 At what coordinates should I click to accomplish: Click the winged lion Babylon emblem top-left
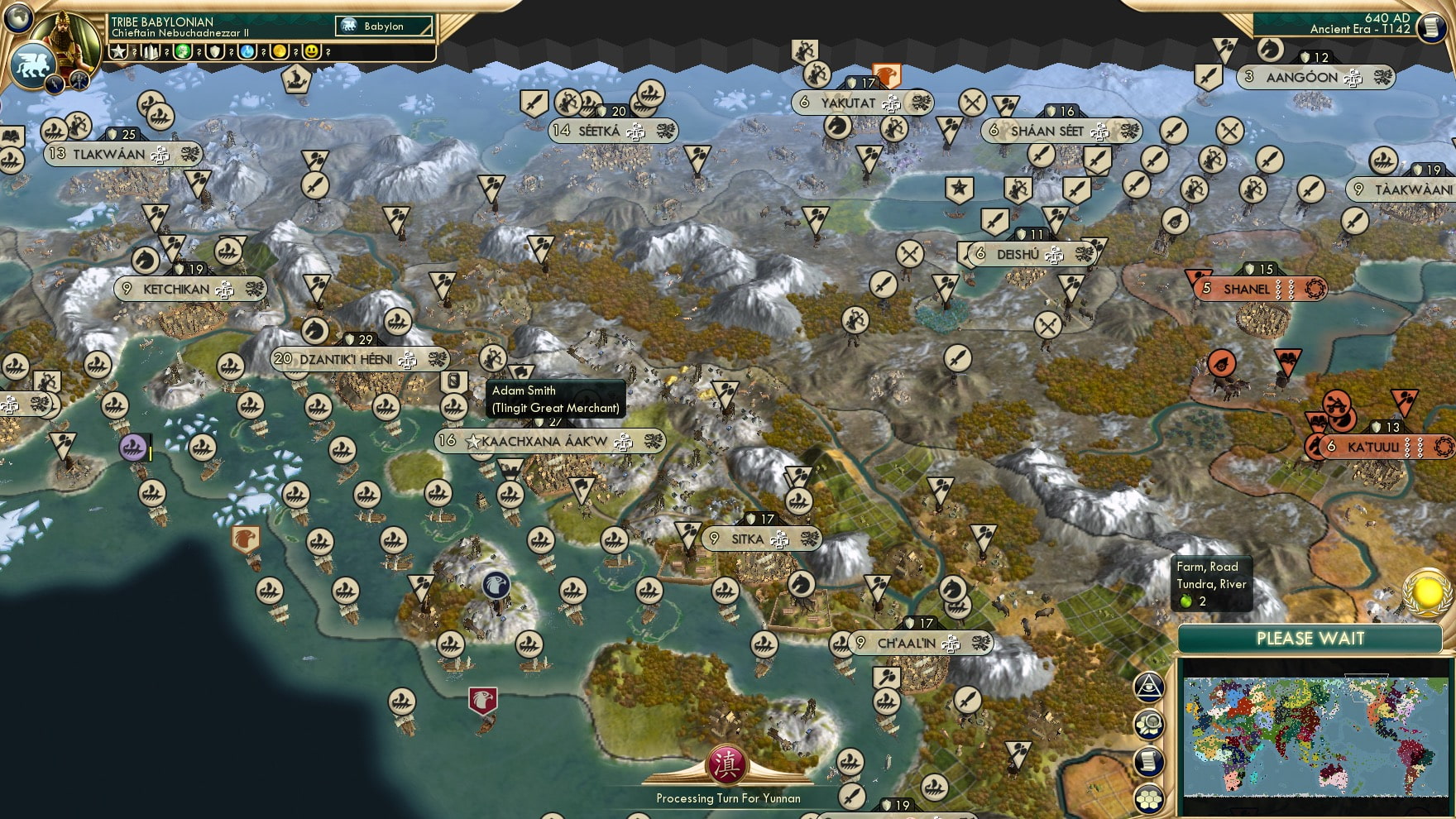32,68
